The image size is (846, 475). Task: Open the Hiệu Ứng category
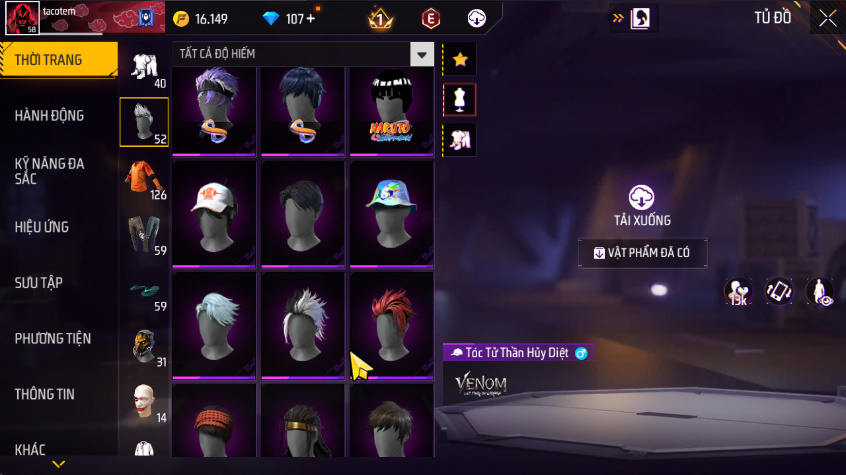pyautogui.click(x=42, y=227)
